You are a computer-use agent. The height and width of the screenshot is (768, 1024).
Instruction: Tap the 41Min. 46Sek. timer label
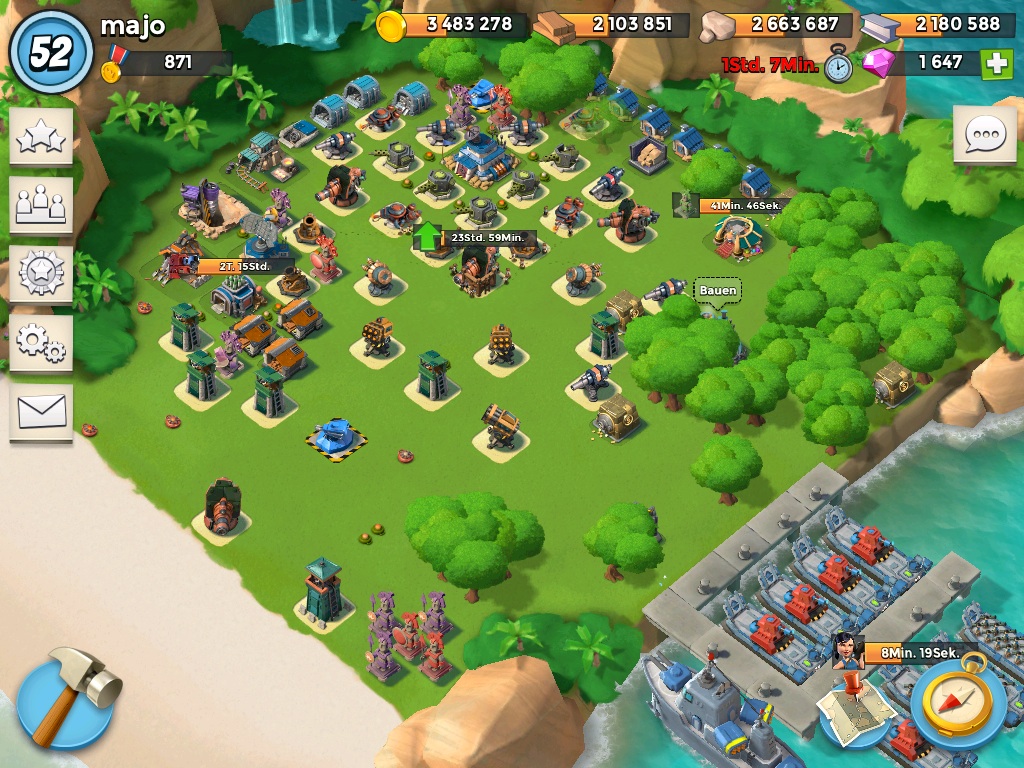[743, 205]
